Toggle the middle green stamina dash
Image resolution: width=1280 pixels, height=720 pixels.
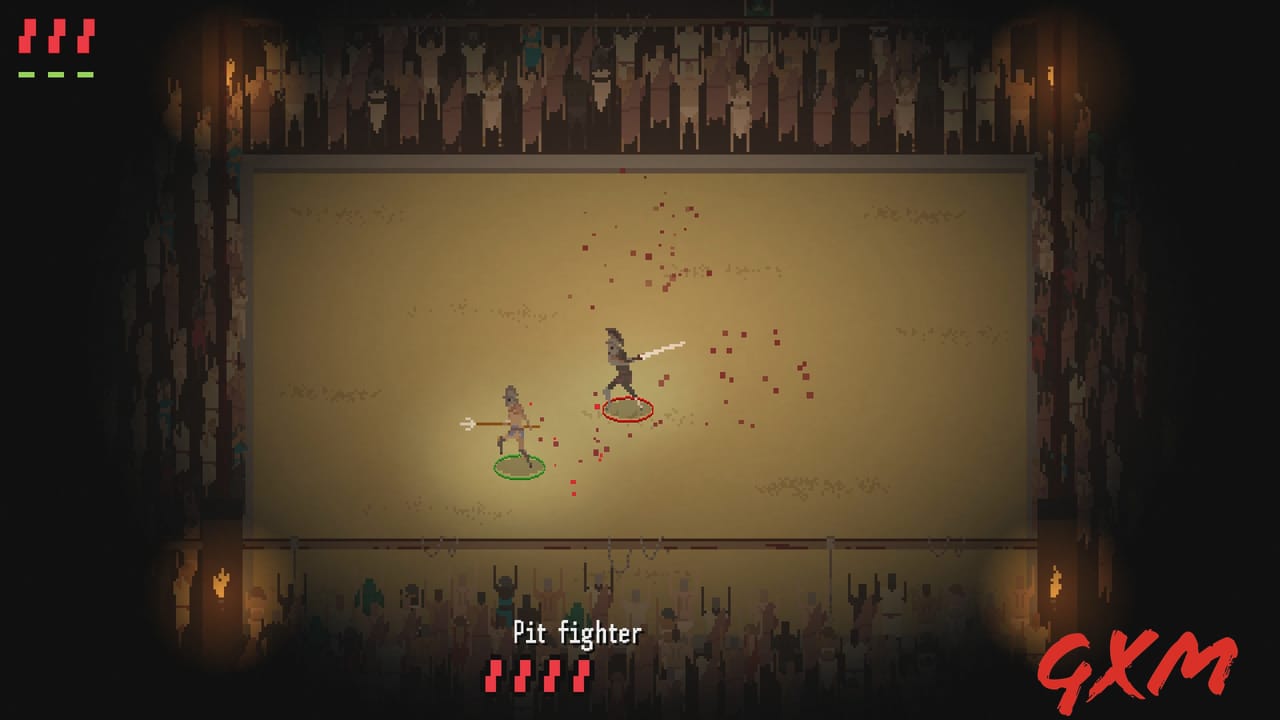tap(56, 74)
